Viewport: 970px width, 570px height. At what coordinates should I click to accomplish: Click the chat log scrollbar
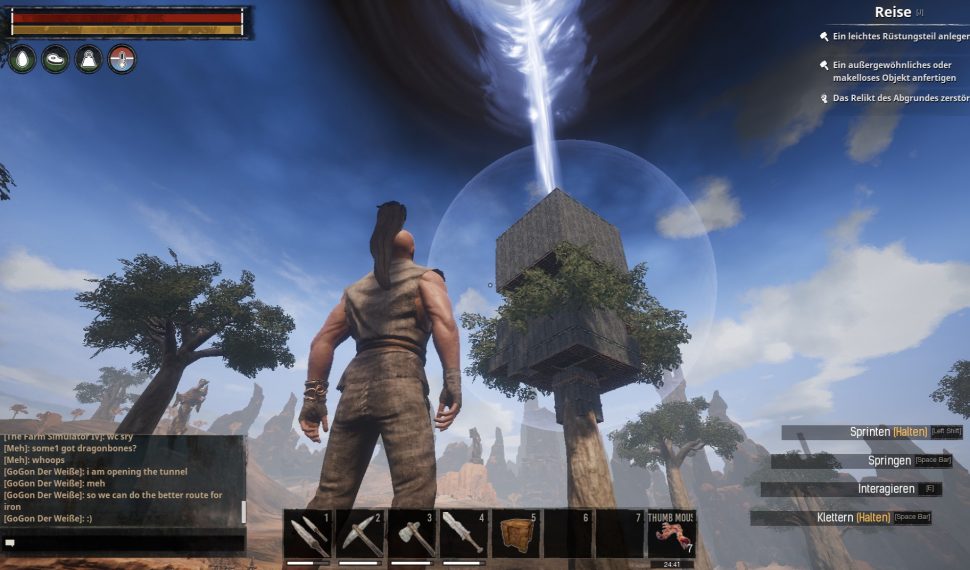pyautogui.click(x=243, y=512)
